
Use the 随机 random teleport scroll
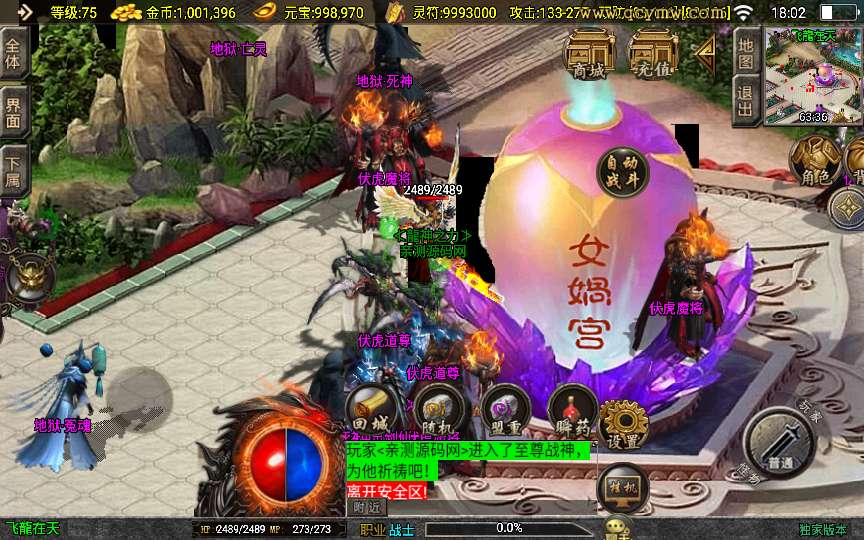(x=438, y=409)
